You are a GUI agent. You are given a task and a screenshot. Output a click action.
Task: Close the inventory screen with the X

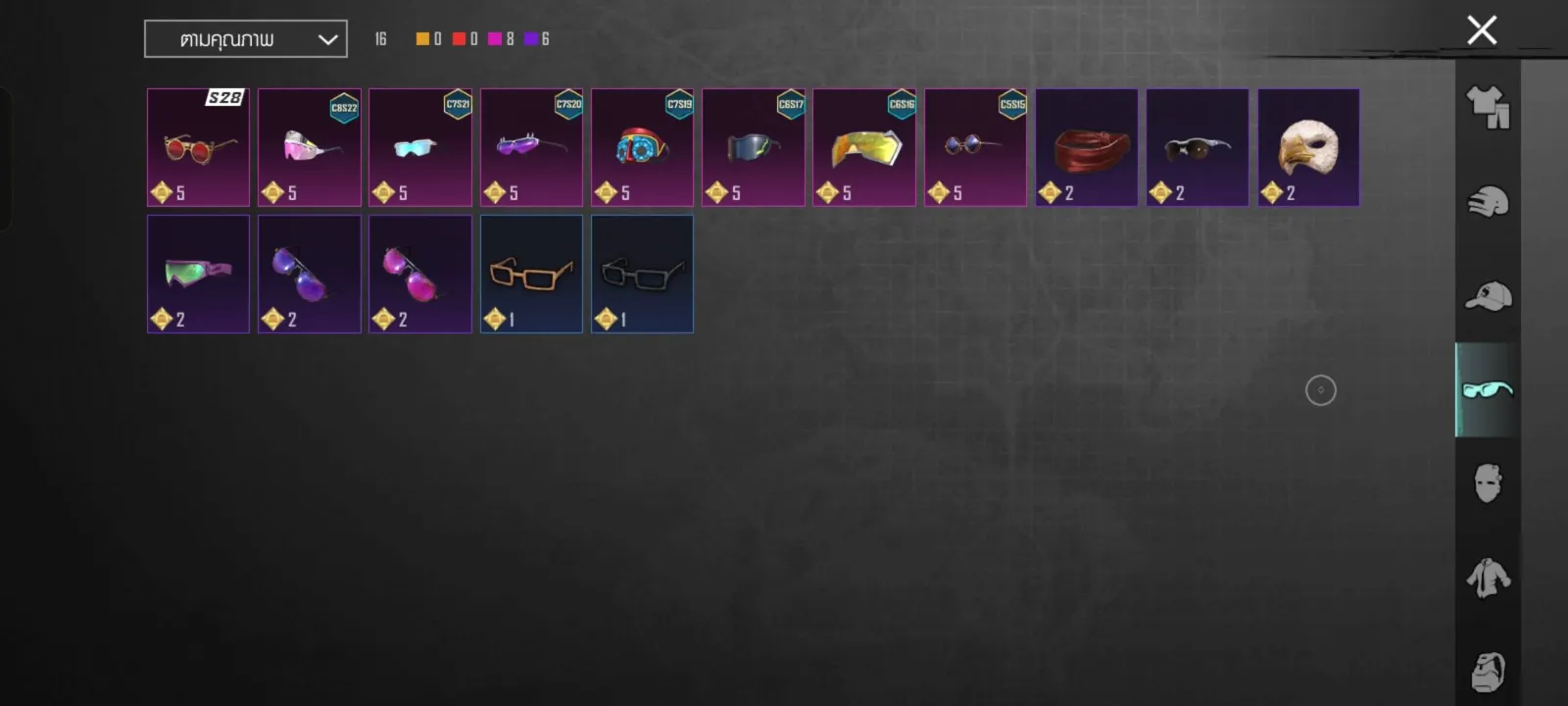tap(1482, 30)
